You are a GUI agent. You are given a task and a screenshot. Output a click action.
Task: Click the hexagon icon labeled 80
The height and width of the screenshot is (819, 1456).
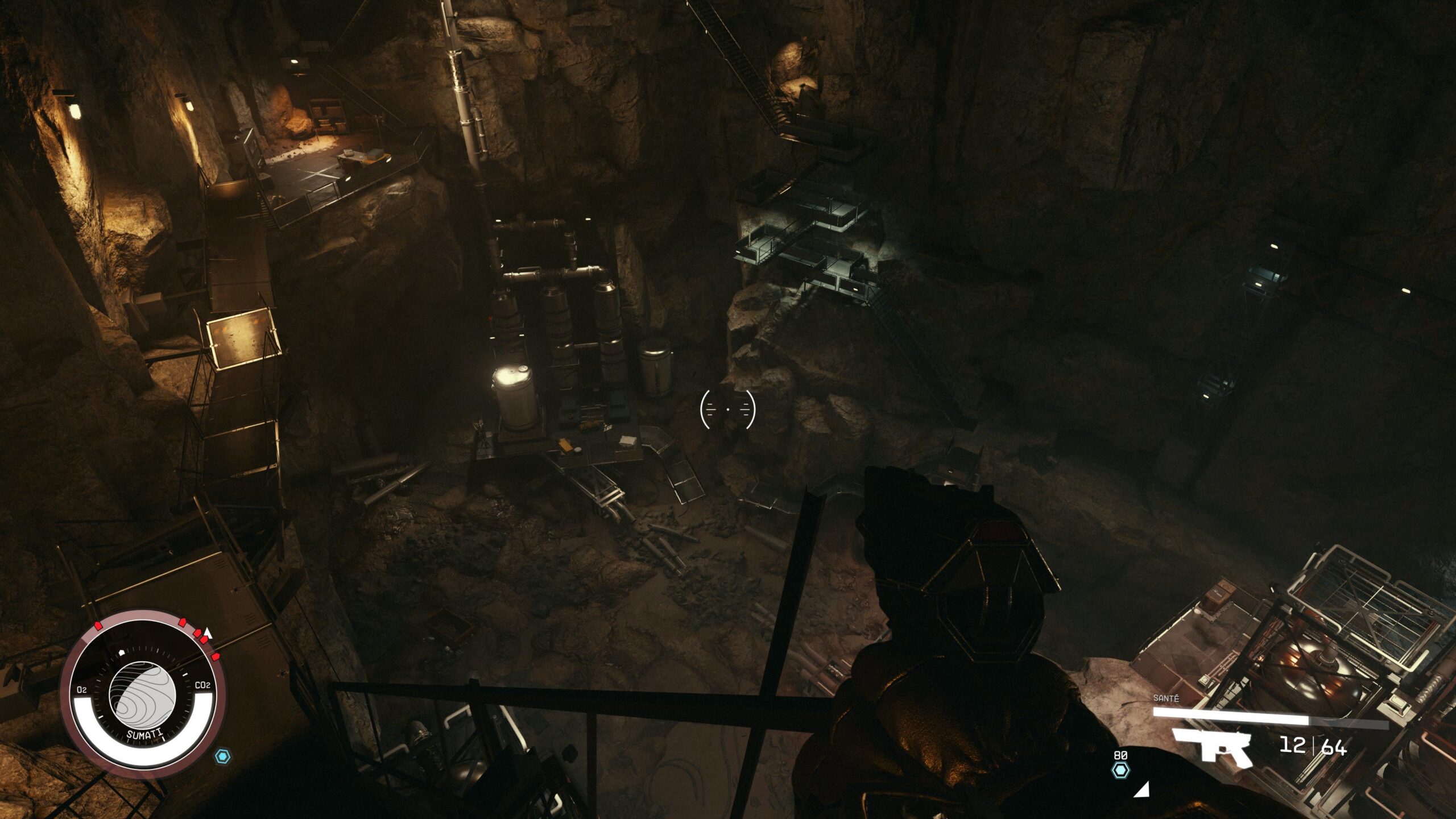tap(1120, 770)
